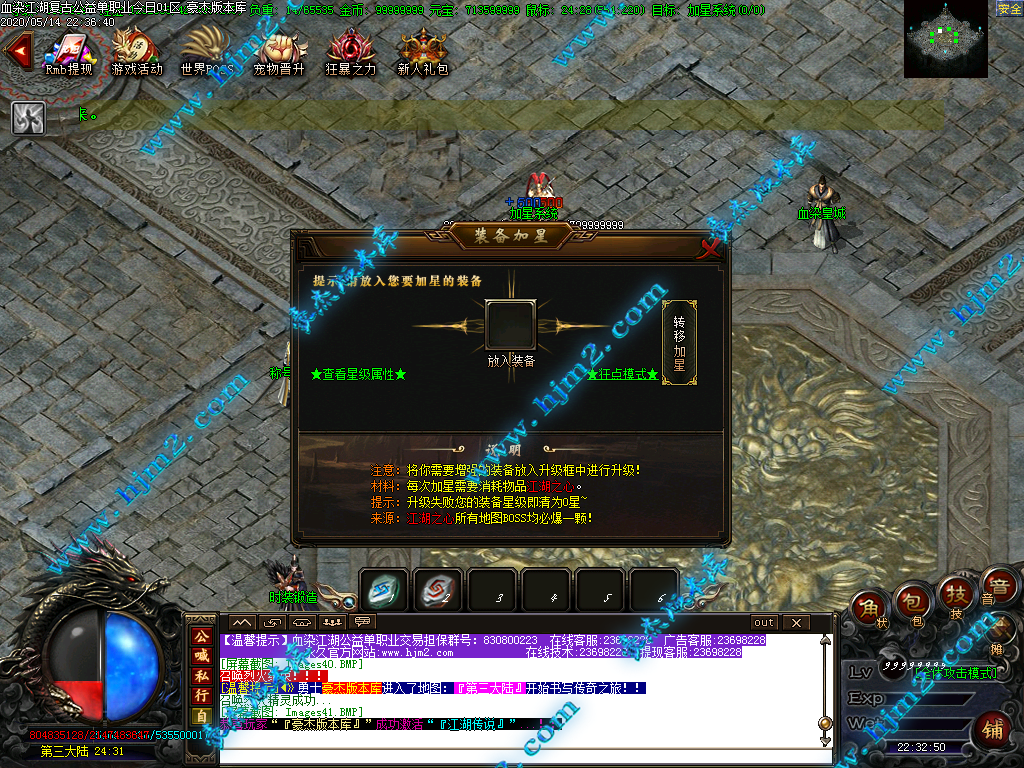Image resolution: width=1024 pixels, height=768 pixels.
Task: Collapse the top icon bar with red arrow
Action: pyautogui.click(x=16, y=52)
